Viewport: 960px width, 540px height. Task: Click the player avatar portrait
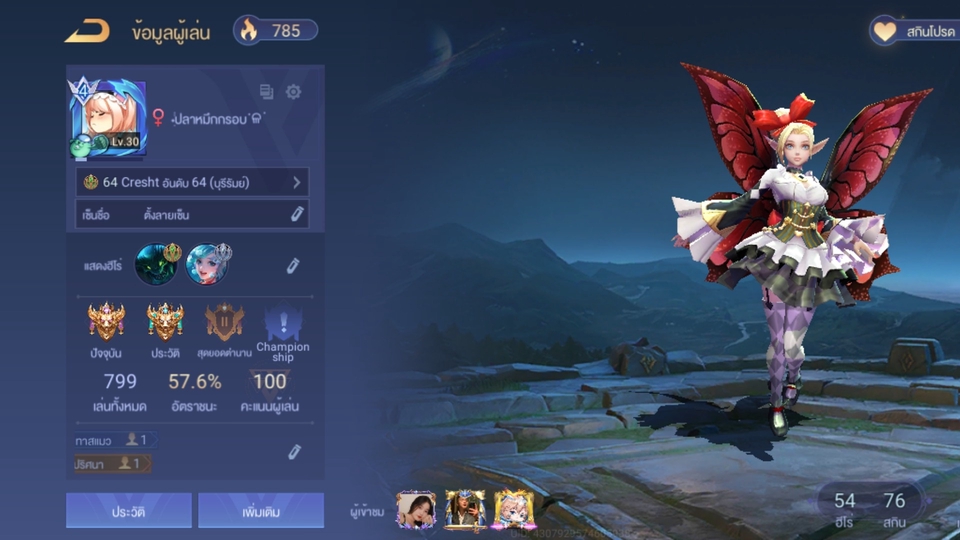click(x=108, y=120)
